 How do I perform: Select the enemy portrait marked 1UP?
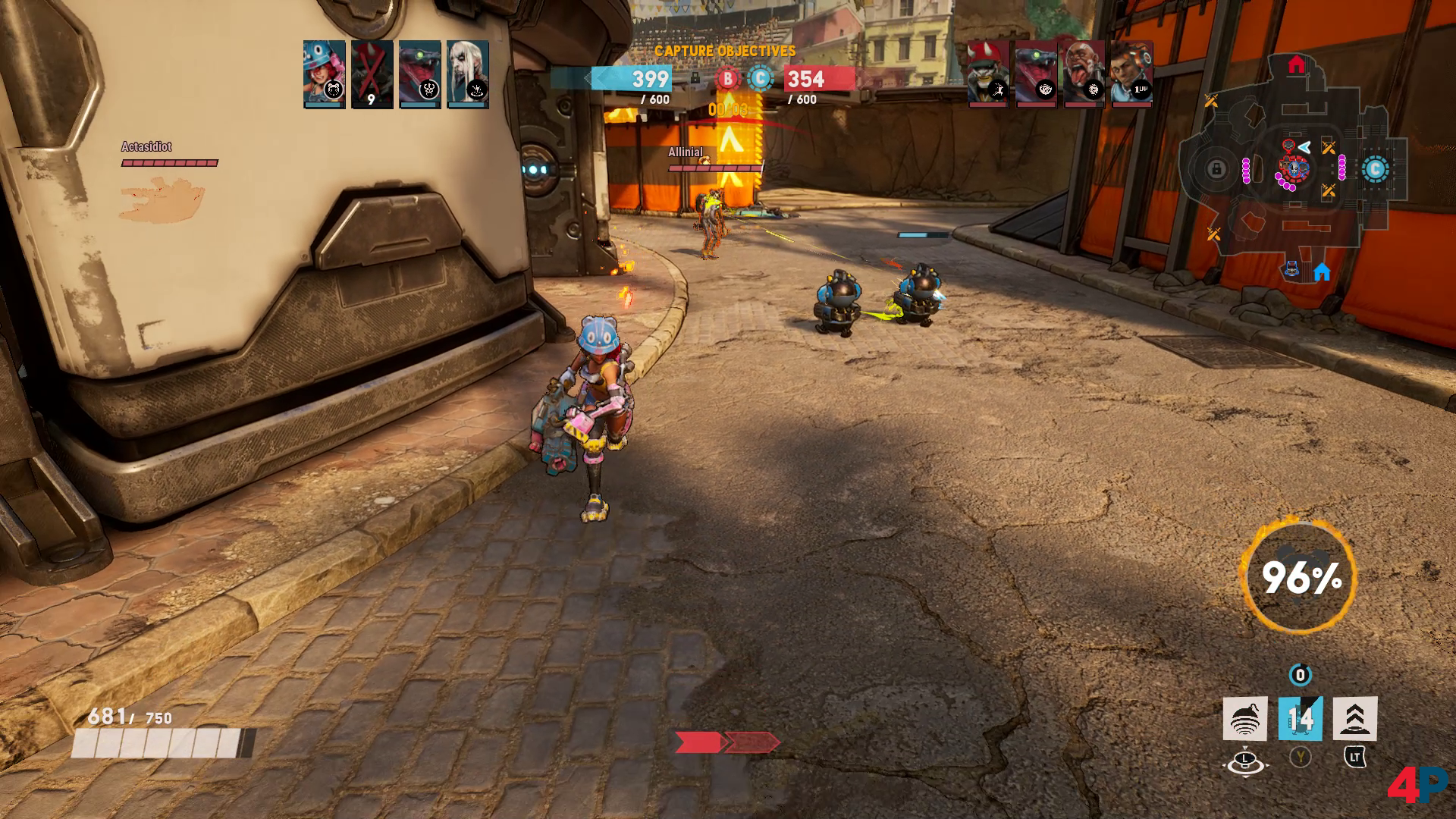pos(1131,74)
